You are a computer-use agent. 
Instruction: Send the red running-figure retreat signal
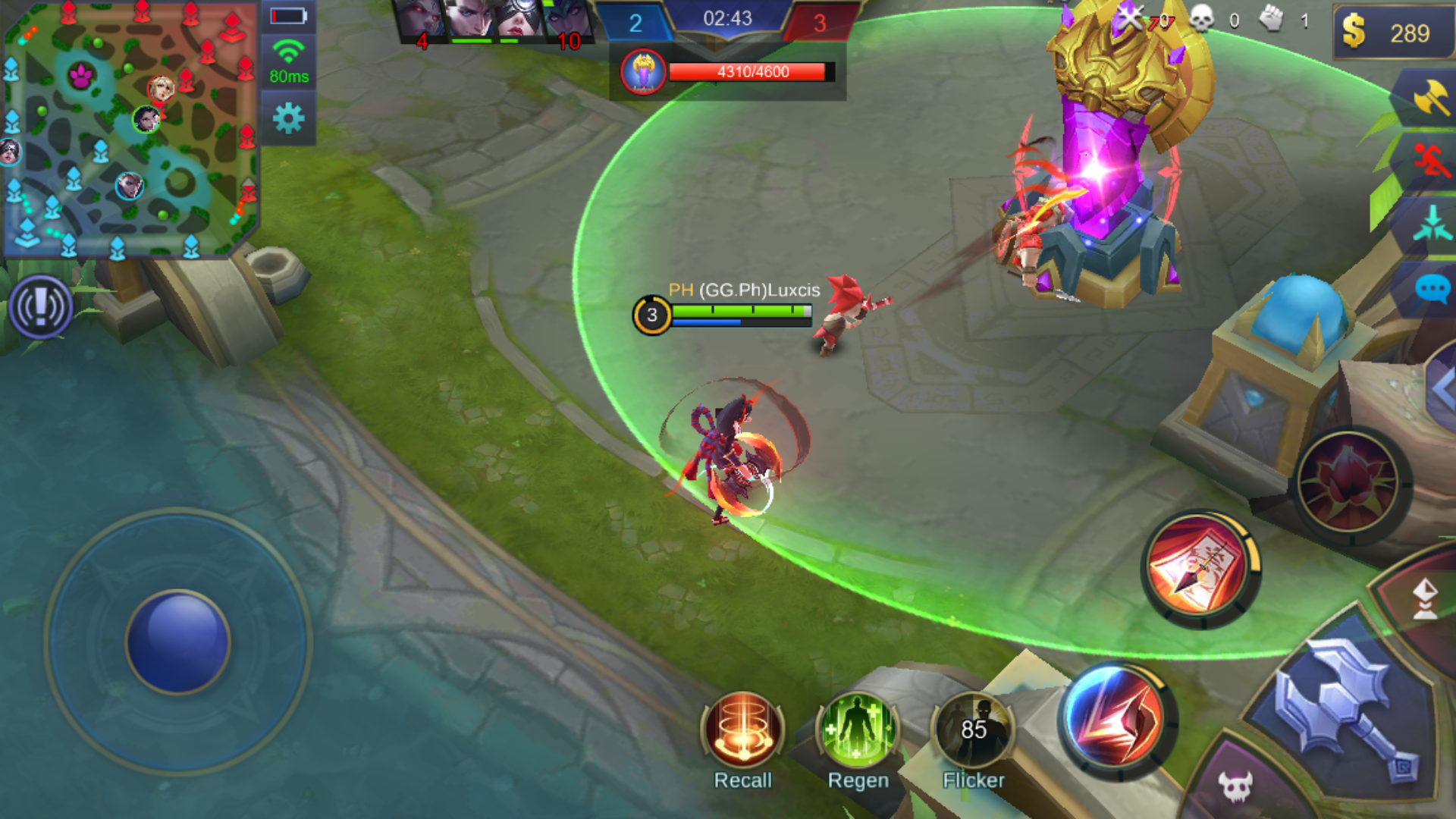coord(1430,161)
